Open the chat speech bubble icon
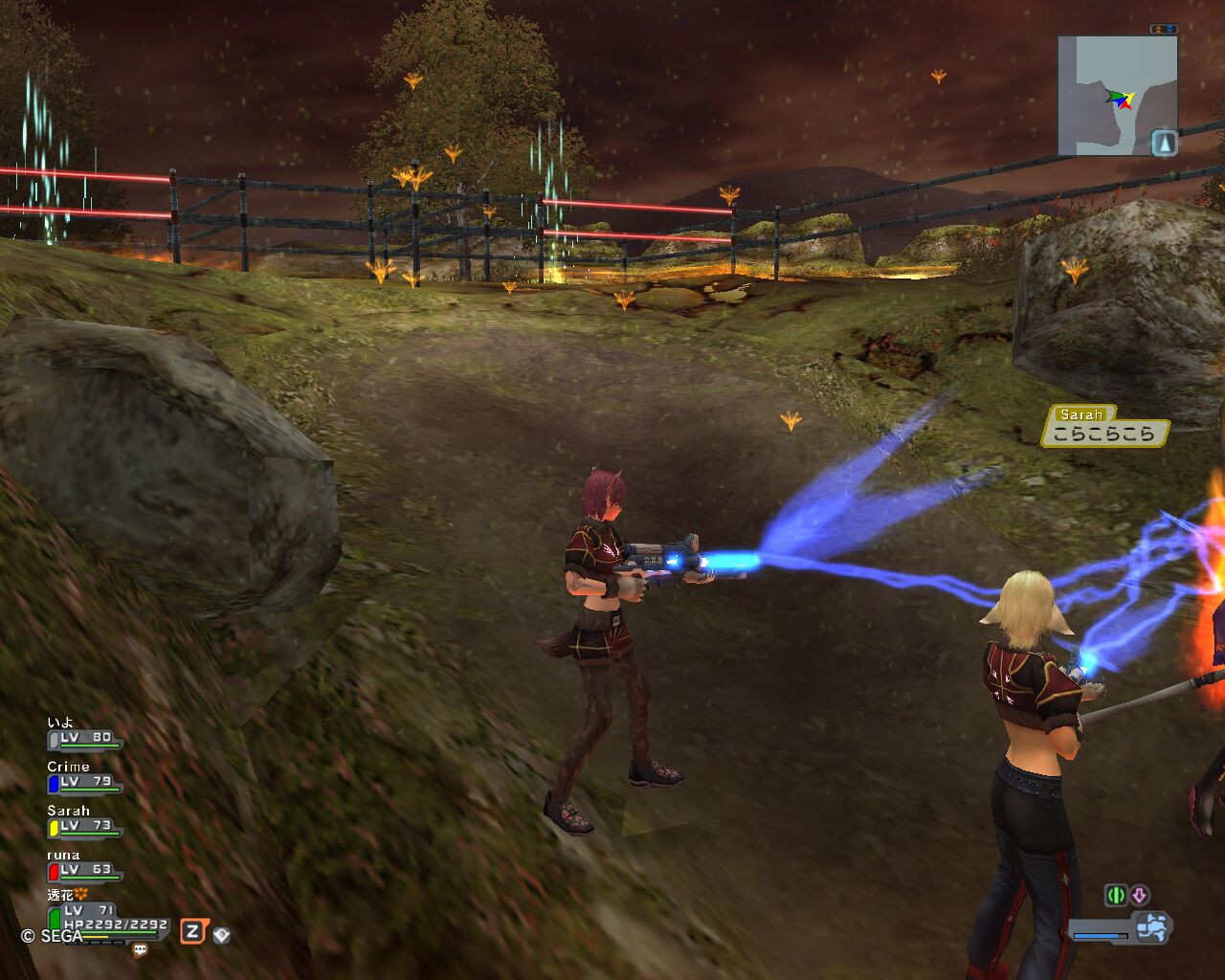The height and width of the screenshot is (980, 1225). click(141, 950)
